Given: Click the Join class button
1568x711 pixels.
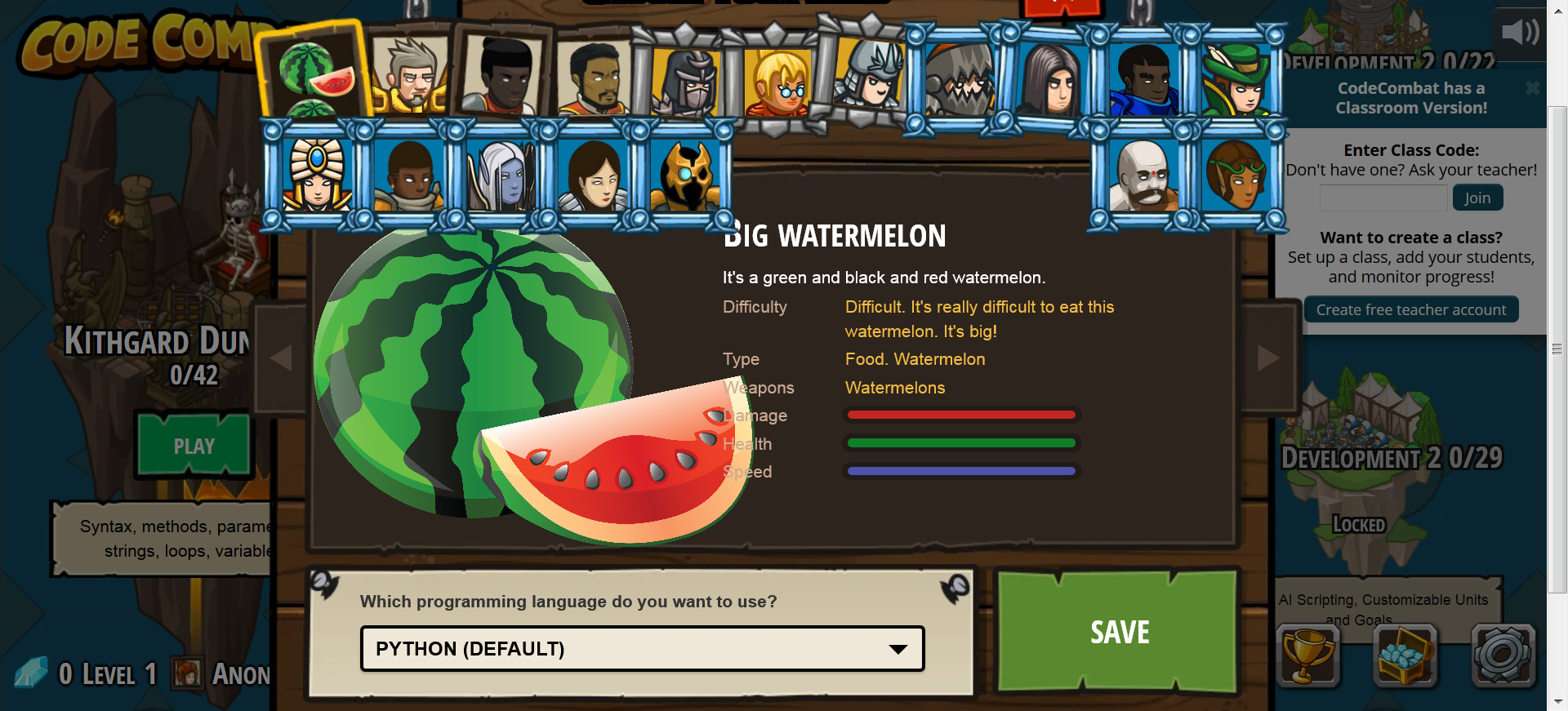Looking at the screenshot, I should [x=1477, y=198].
